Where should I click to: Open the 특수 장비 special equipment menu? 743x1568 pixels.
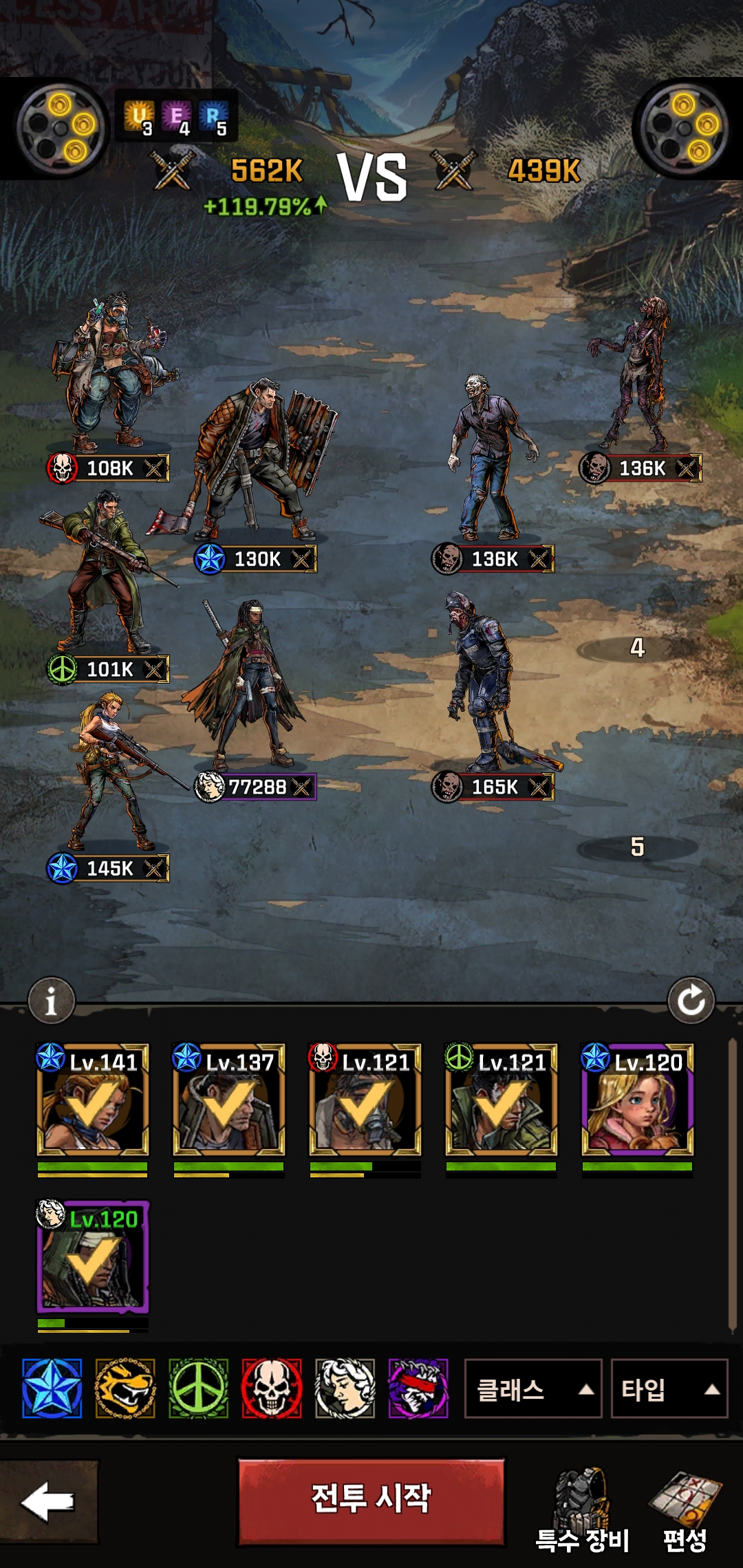pos(583,1510)
